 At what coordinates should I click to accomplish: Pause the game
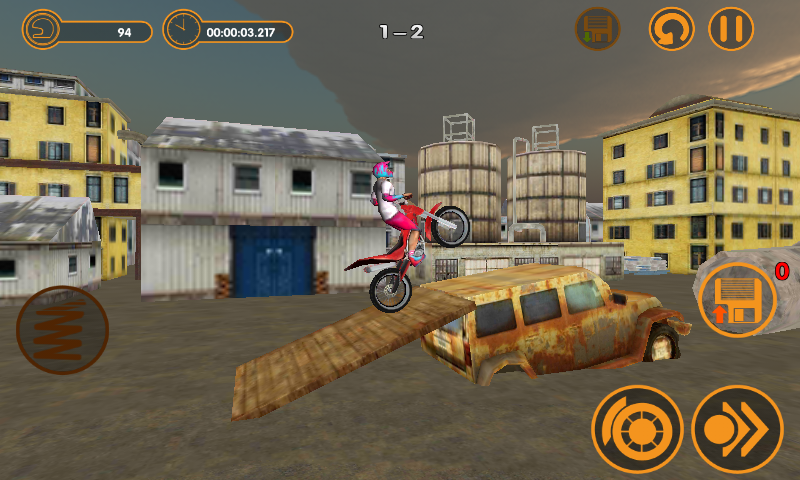click(731, 28)
